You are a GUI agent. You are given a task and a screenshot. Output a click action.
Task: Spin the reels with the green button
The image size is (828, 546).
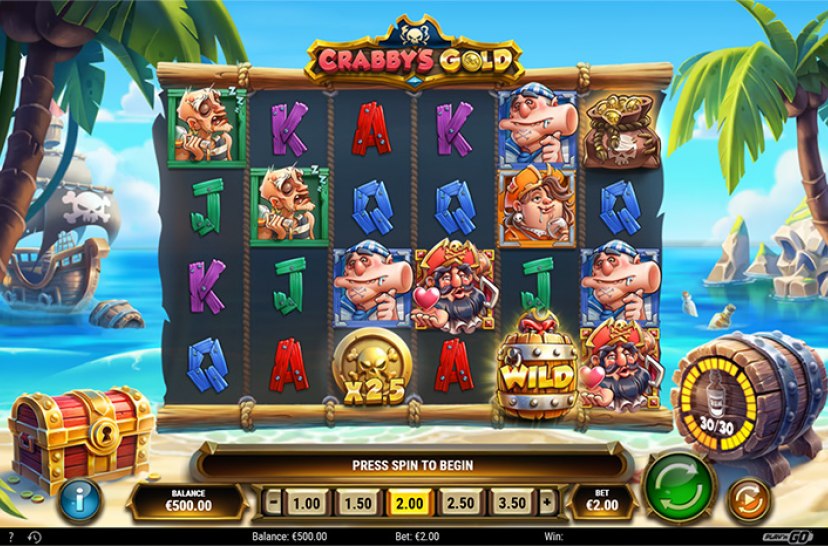pyautogui.click(x=679, y=488)
